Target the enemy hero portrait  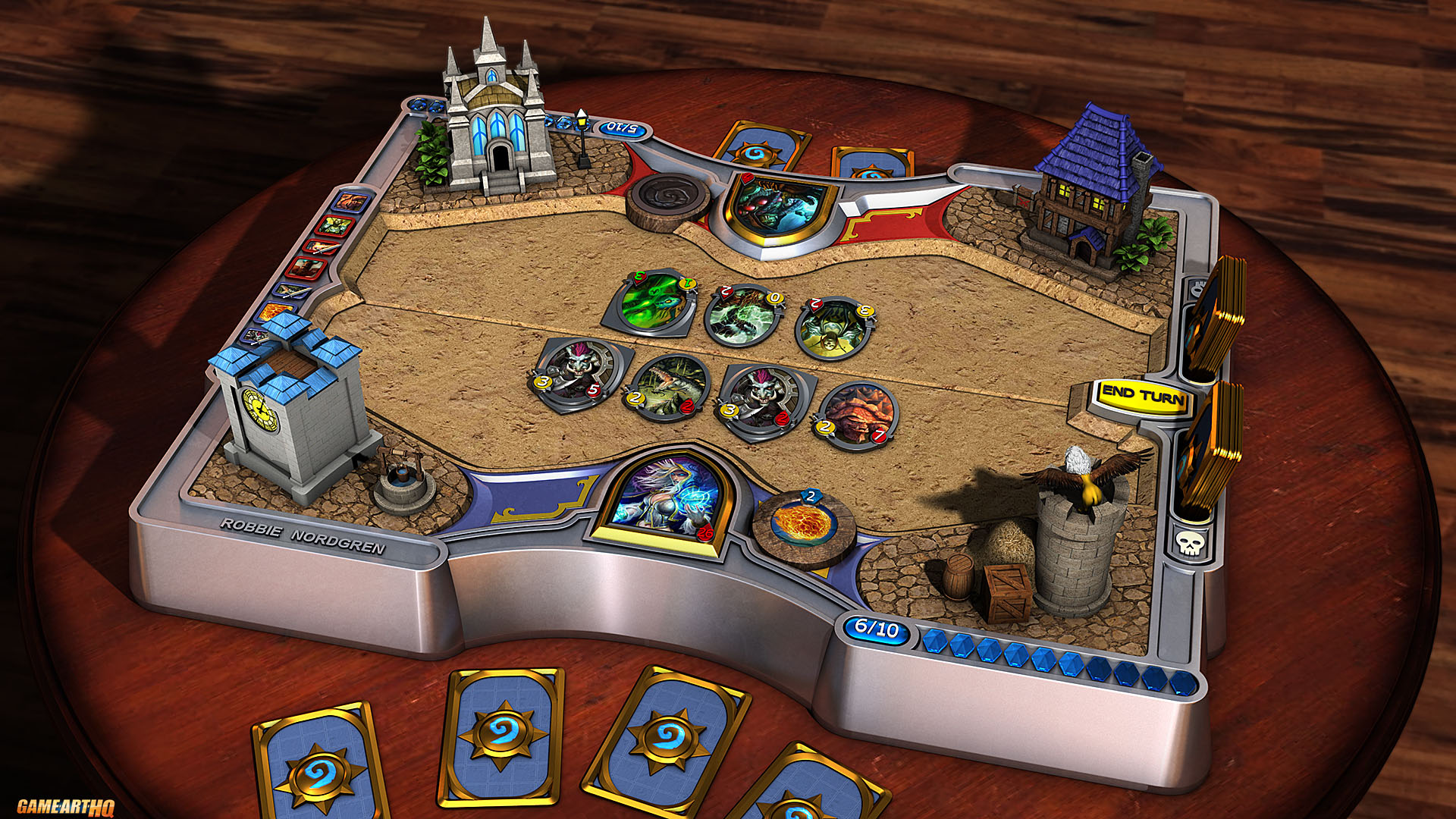click(x=780, y=206)
